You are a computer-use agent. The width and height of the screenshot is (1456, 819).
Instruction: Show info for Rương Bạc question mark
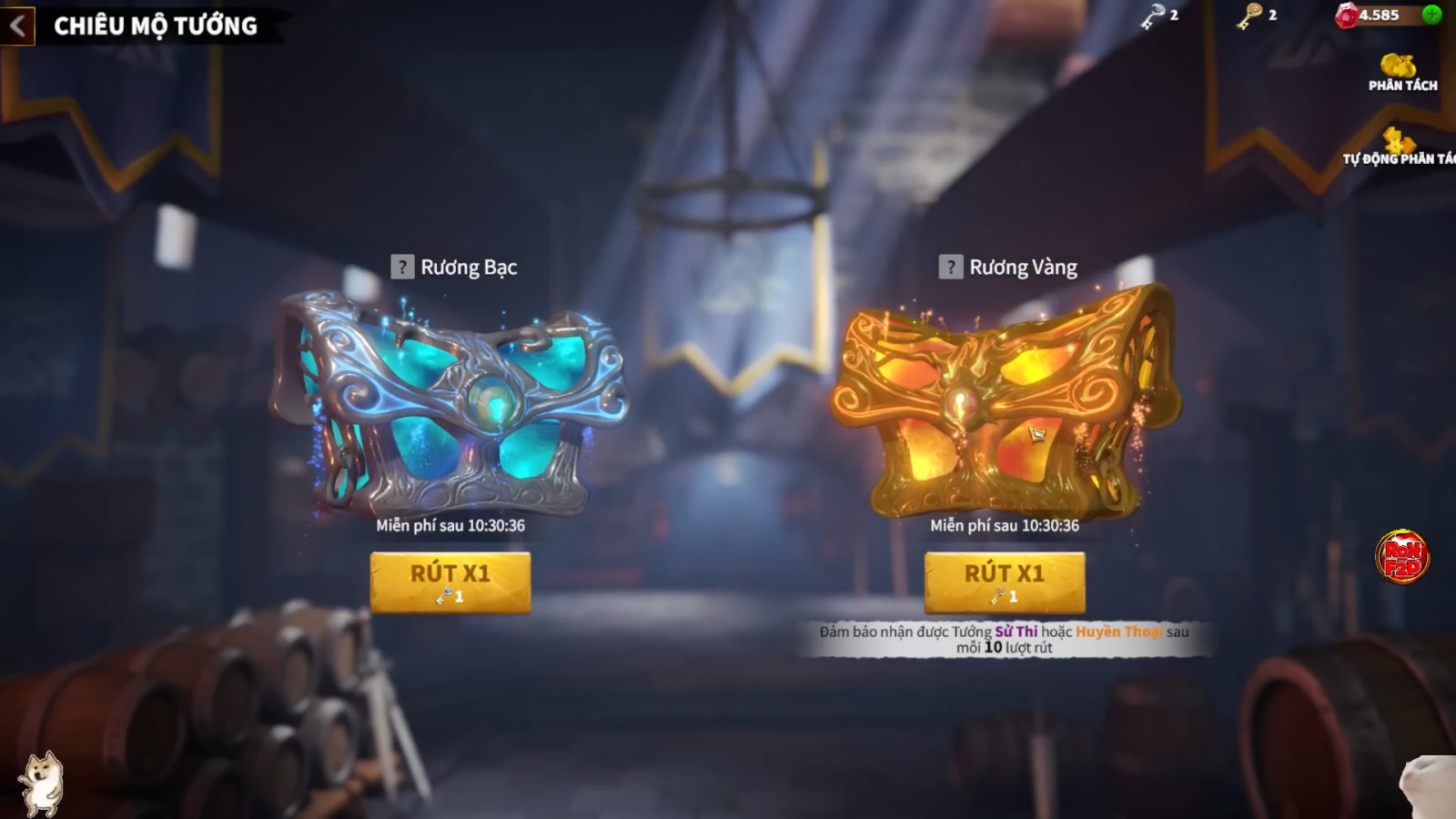[402, 267]
